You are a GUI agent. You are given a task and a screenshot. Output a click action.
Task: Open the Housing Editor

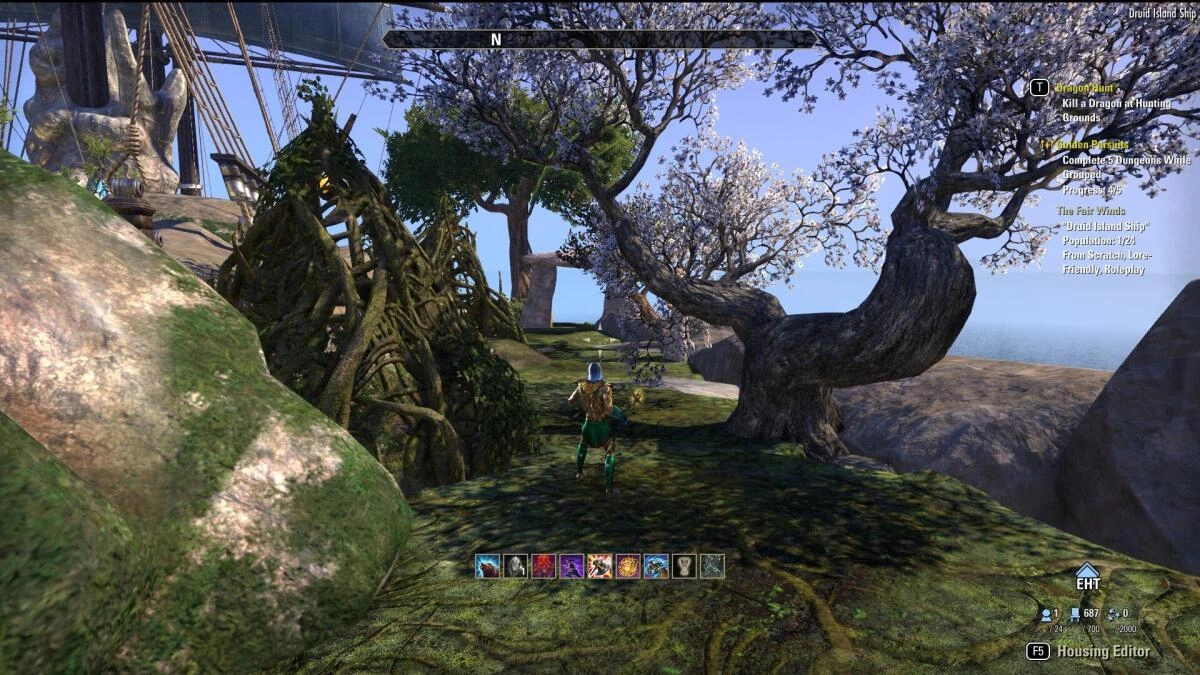point(1103,651)
